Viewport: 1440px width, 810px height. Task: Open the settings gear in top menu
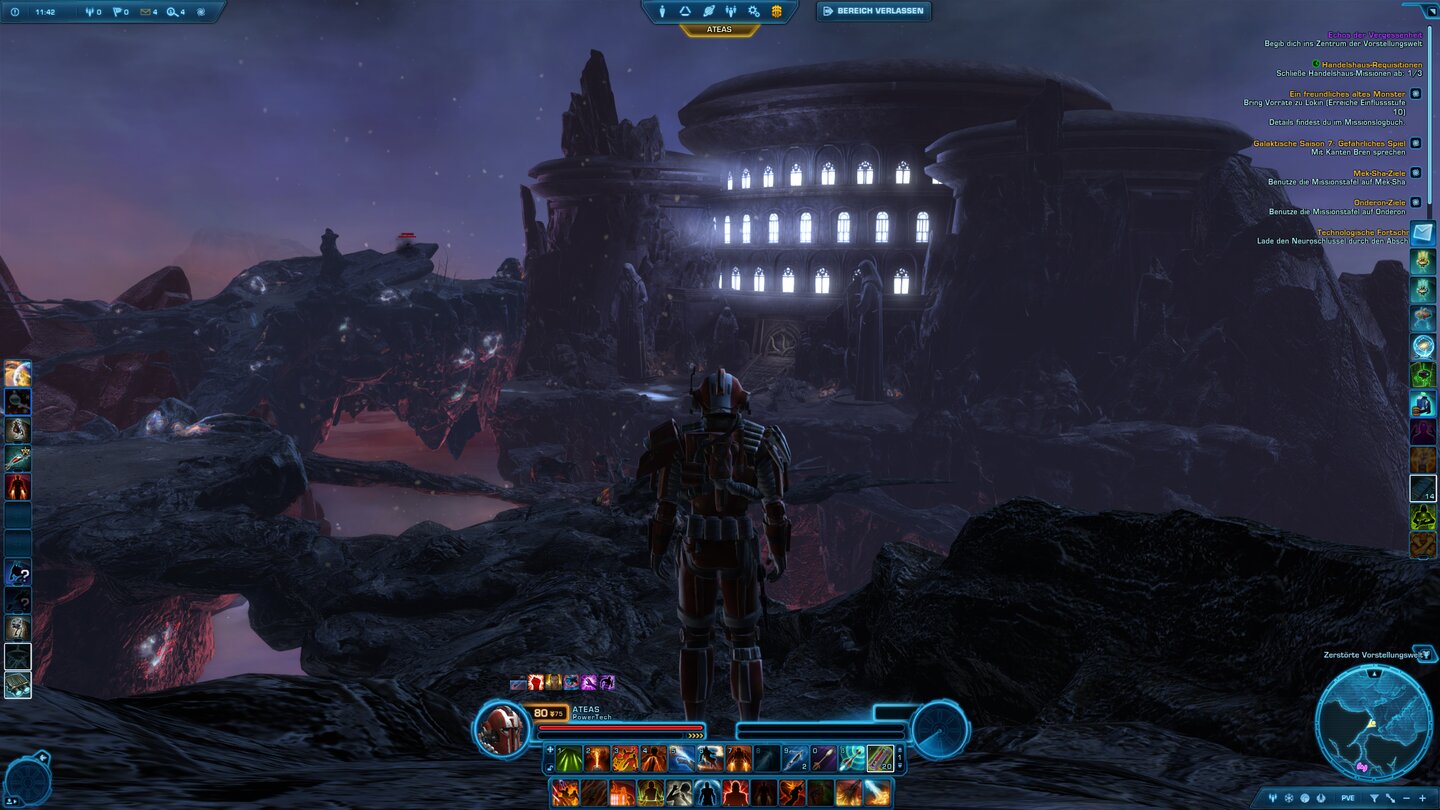(x=754, y=12)
